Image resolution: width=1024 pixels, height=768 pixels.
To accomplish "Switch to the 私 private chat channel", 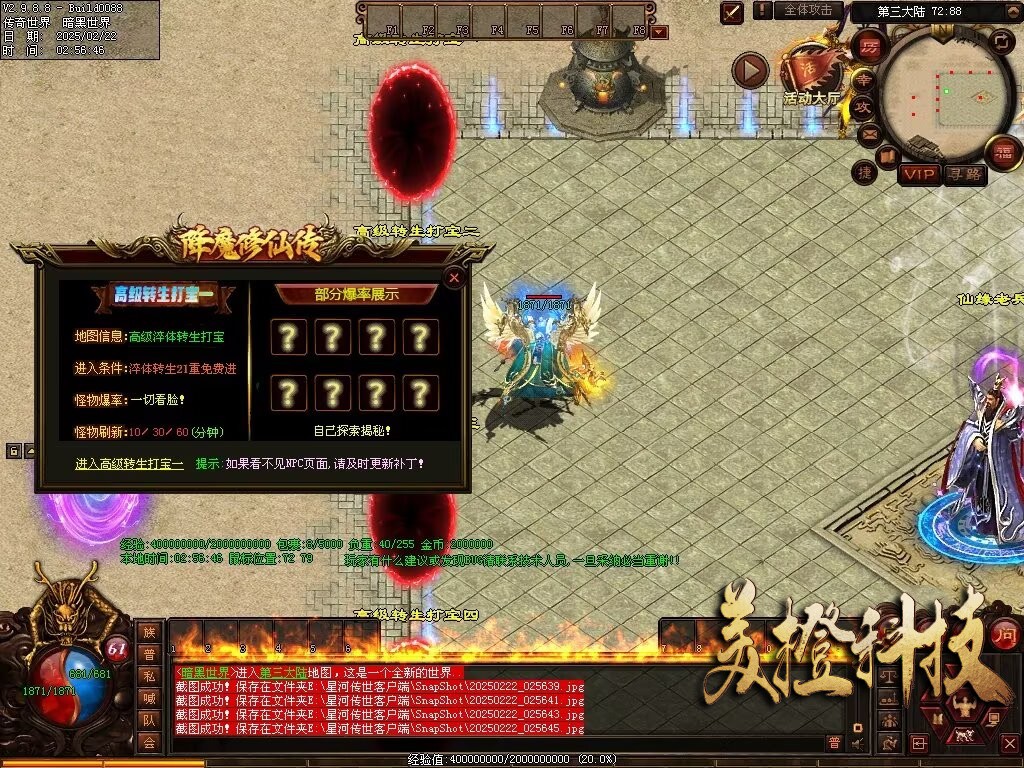I will [x=148, y=676].
